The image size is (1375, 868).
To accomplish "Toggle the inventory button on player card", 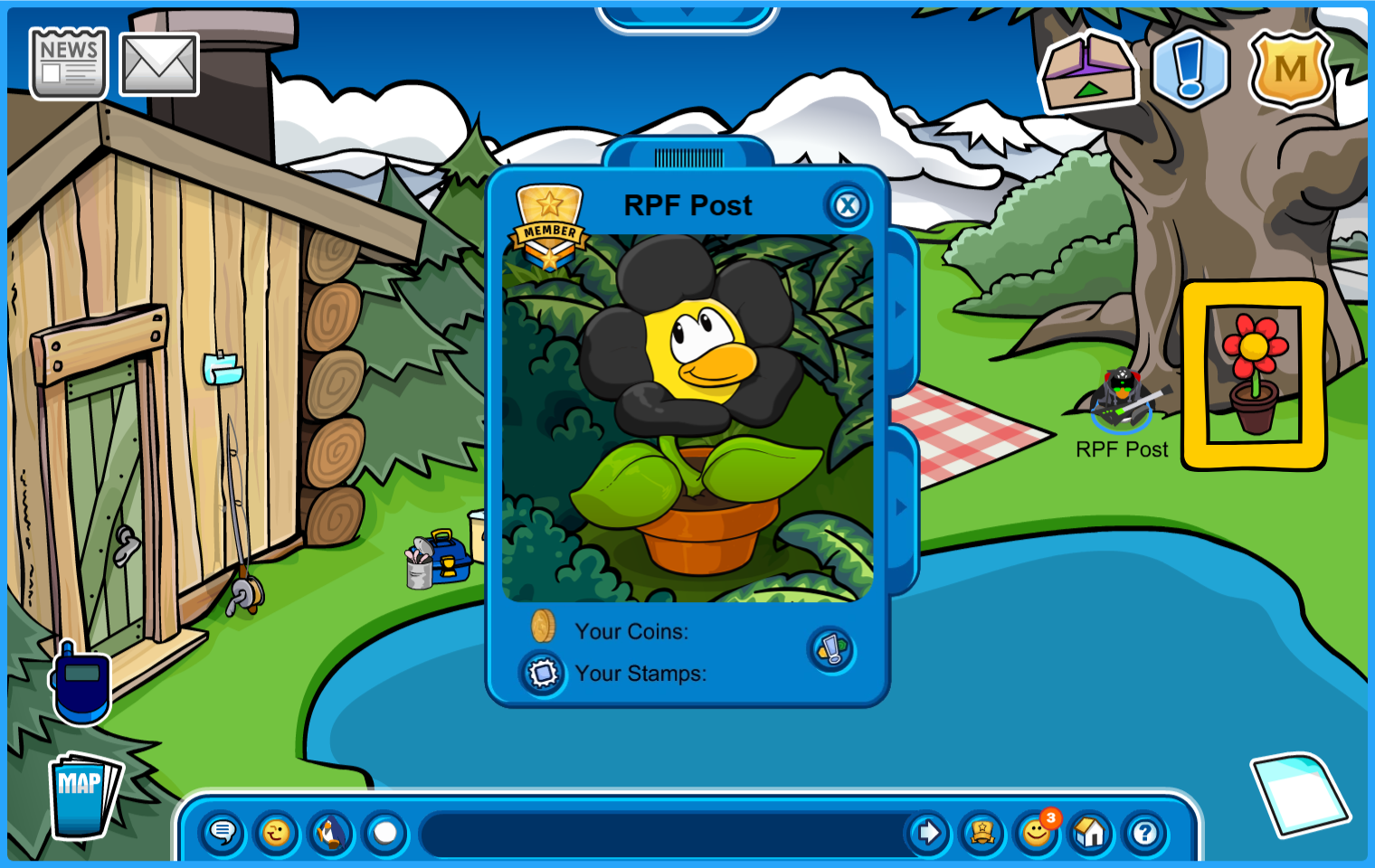I will [831, 649].
